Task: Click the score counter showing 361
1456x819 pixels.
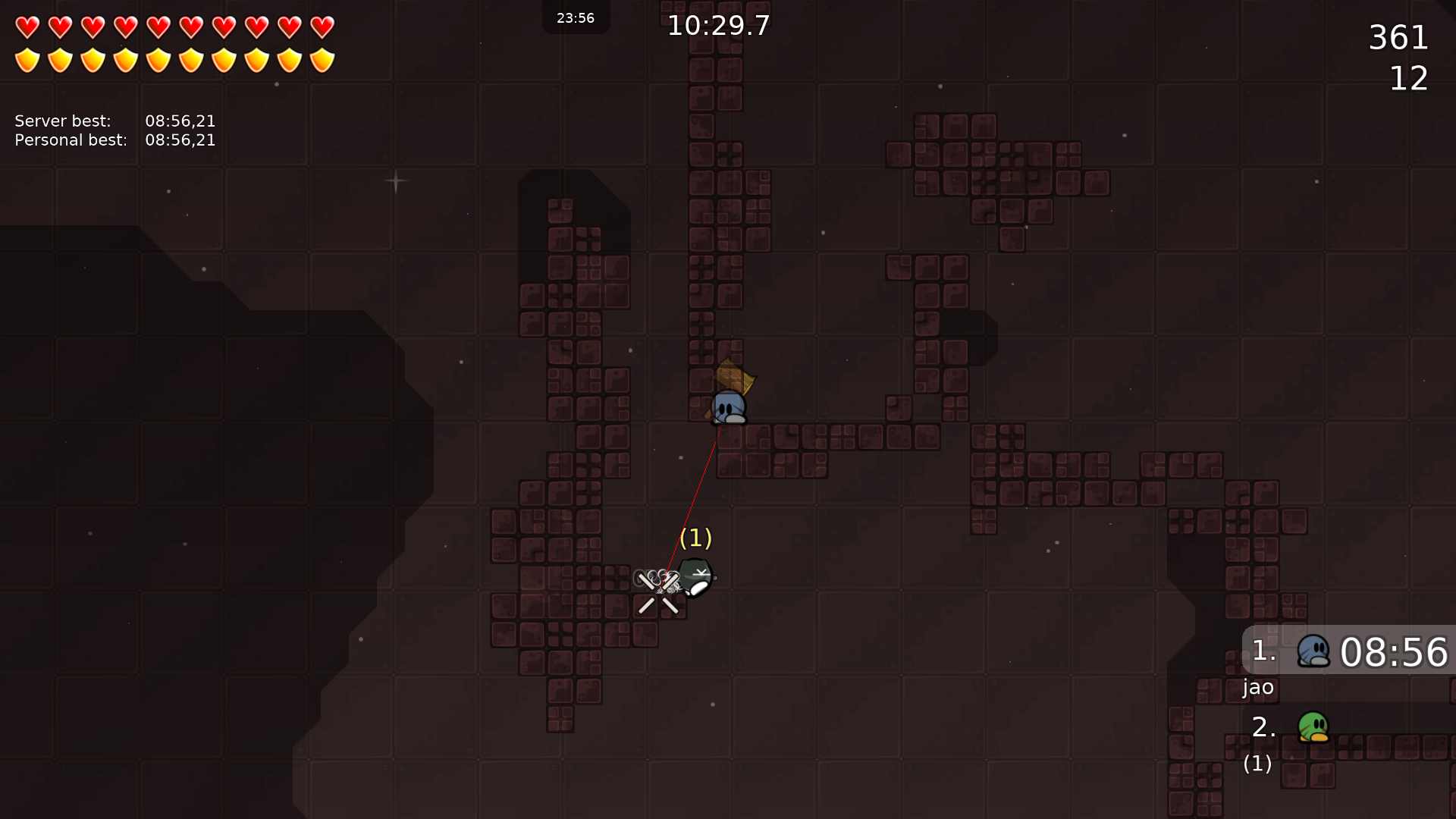Action: click(x=1399, y=37)
